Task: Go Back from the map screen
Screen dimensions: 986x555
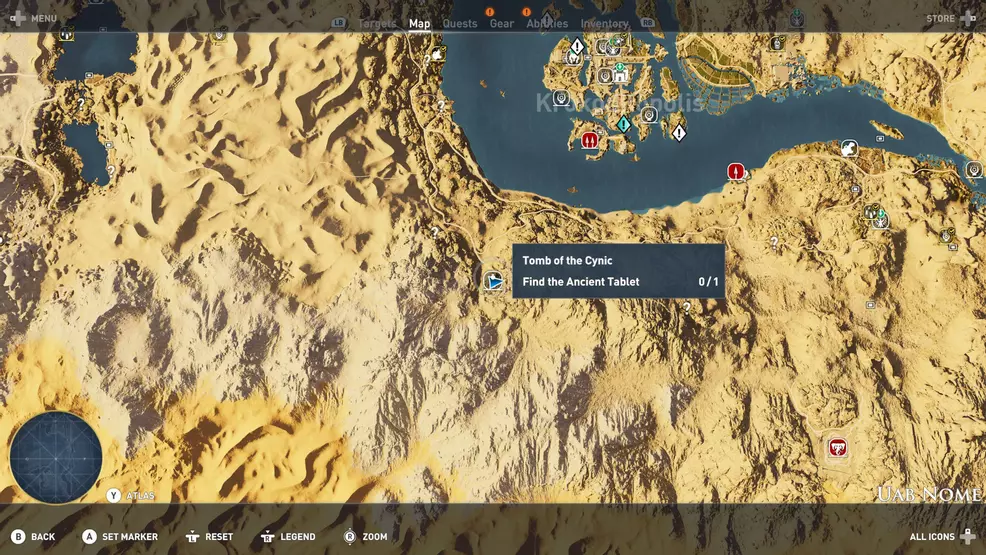Action: point(33,537)
